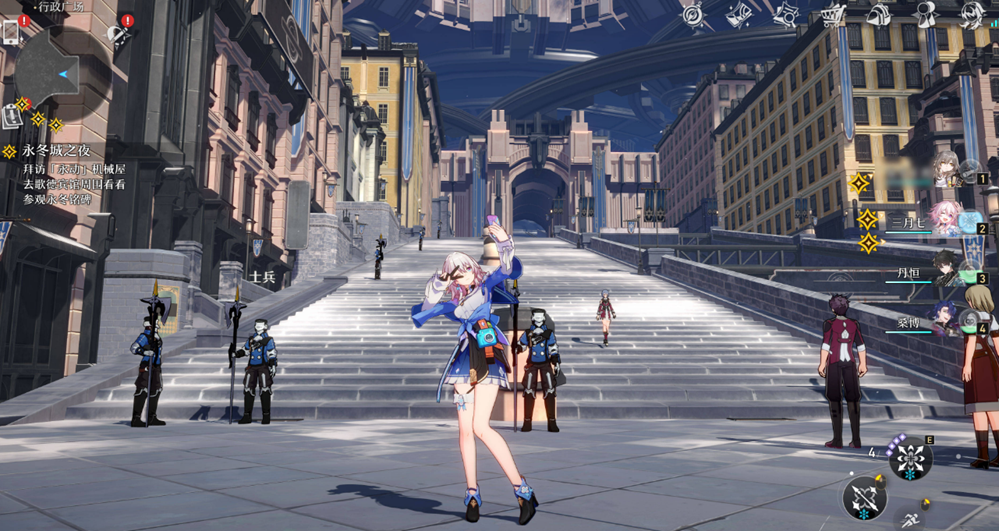Open the mission log clipboard icon

click(11, 116)
